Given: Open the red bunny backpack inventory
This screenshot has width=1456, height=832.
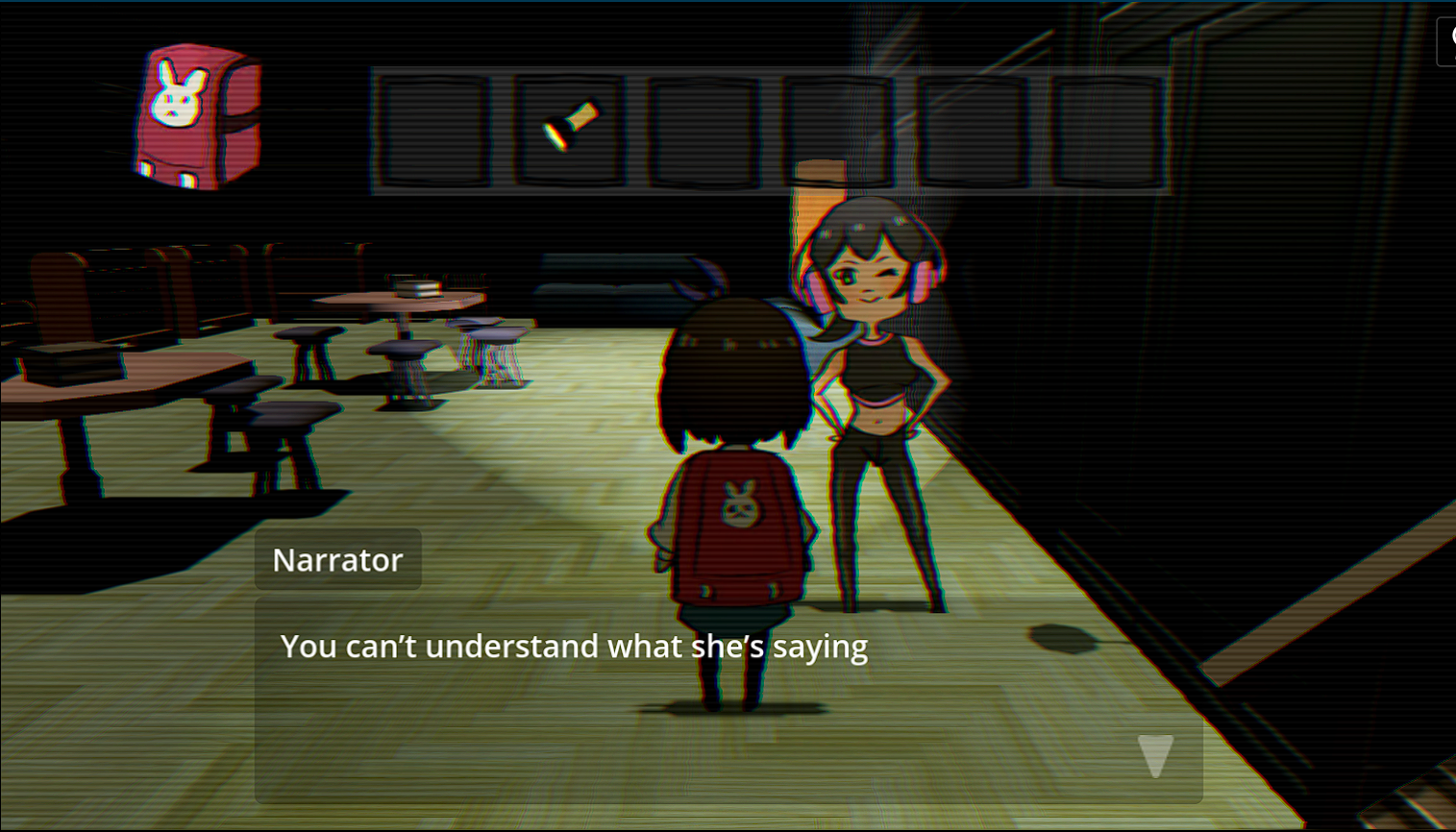Looking at the screenshot, I should point(198,115).
